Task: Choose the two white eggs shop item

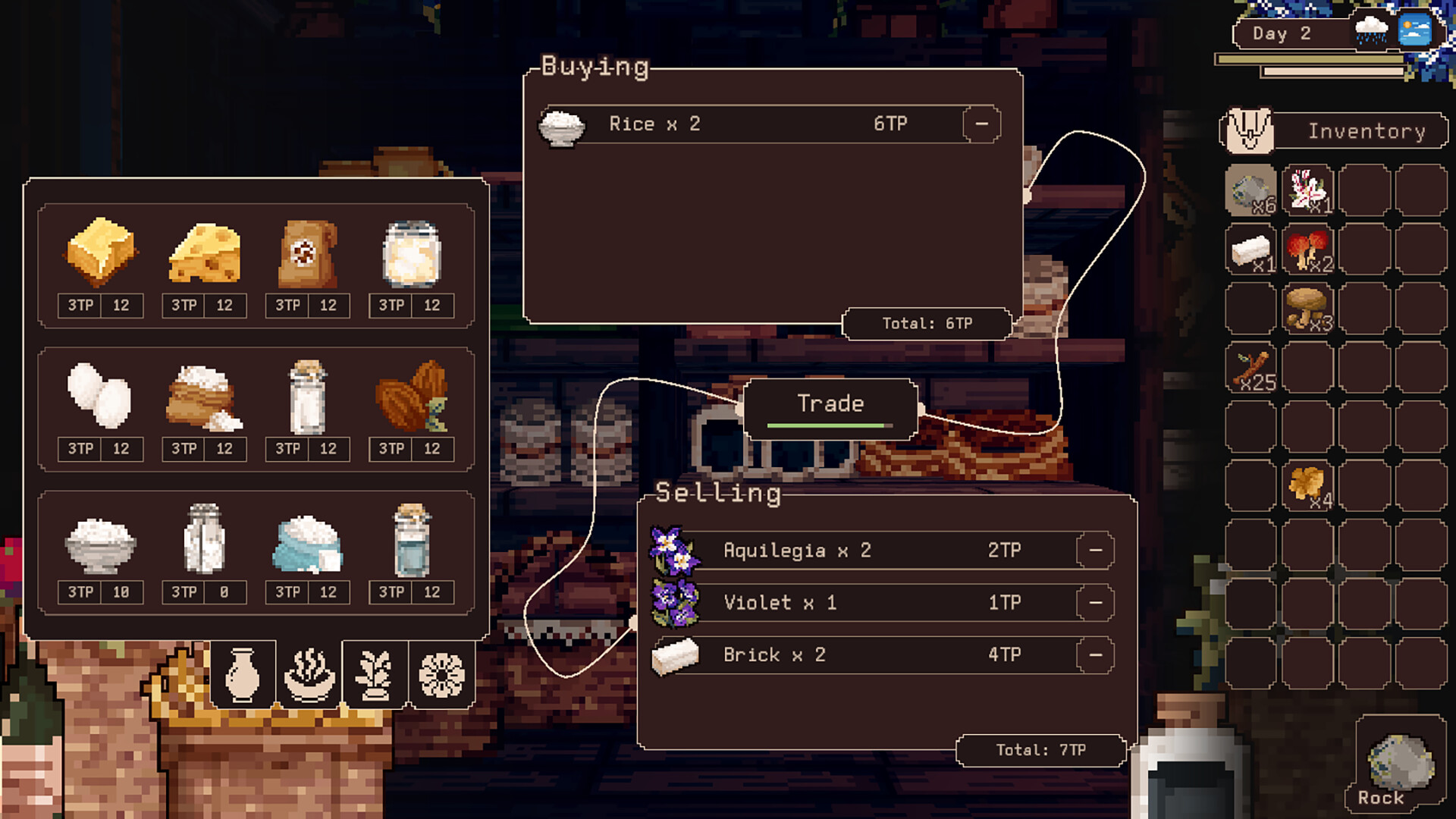Action: 100,397
